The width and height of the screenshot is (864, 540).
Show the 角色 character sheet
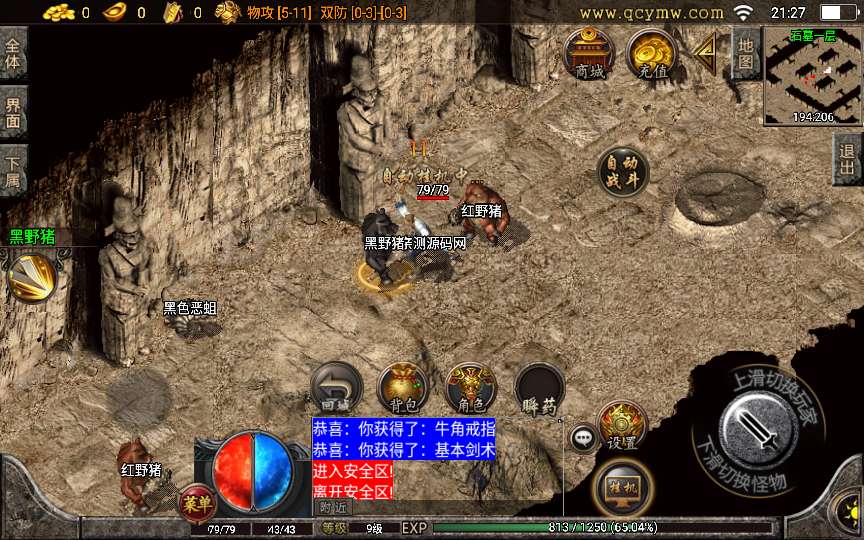pyautogui.click(x=470, y=388)
